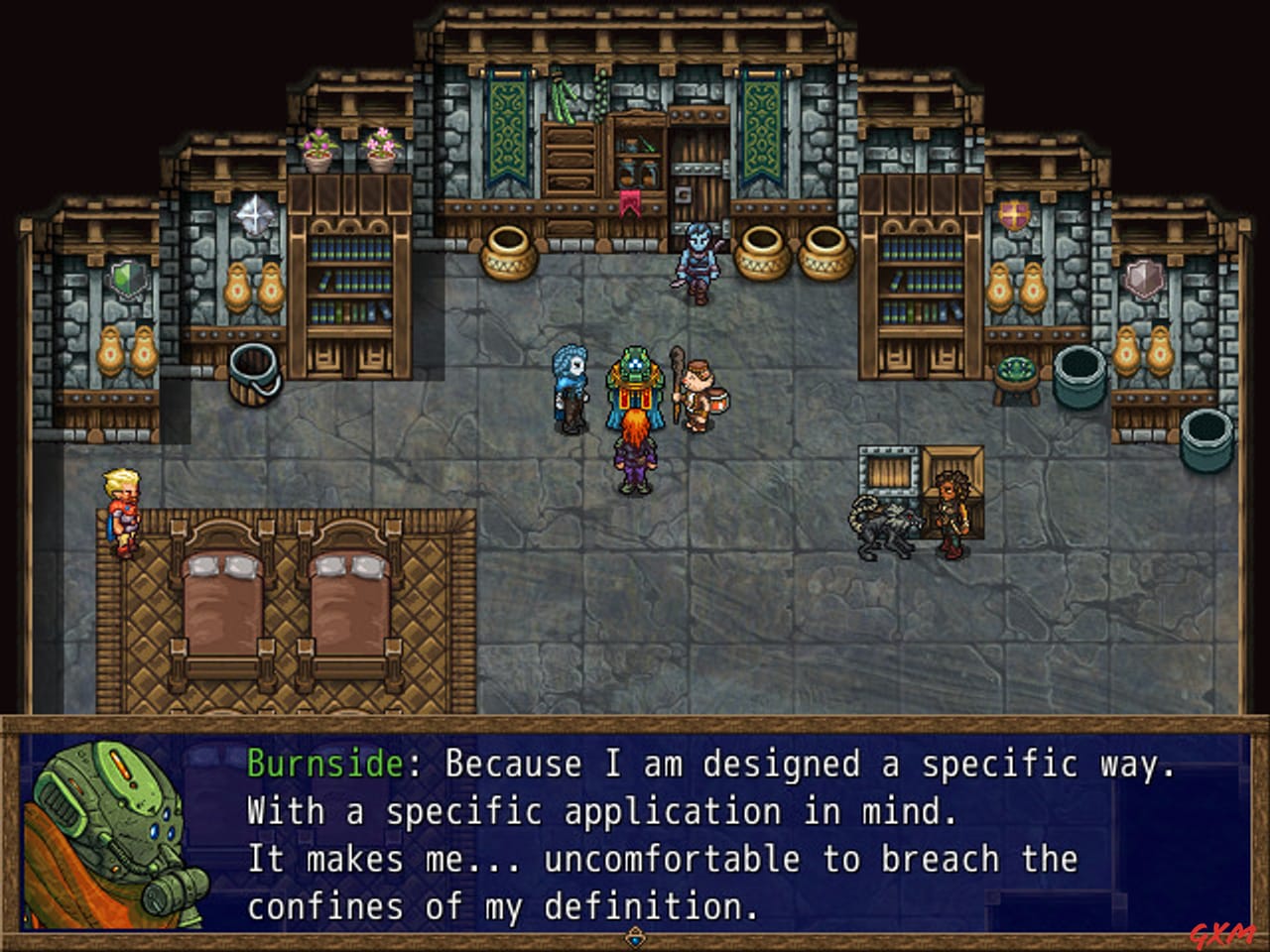
Task: Select the blonde child near the beds
Action: tap(119, 511)
